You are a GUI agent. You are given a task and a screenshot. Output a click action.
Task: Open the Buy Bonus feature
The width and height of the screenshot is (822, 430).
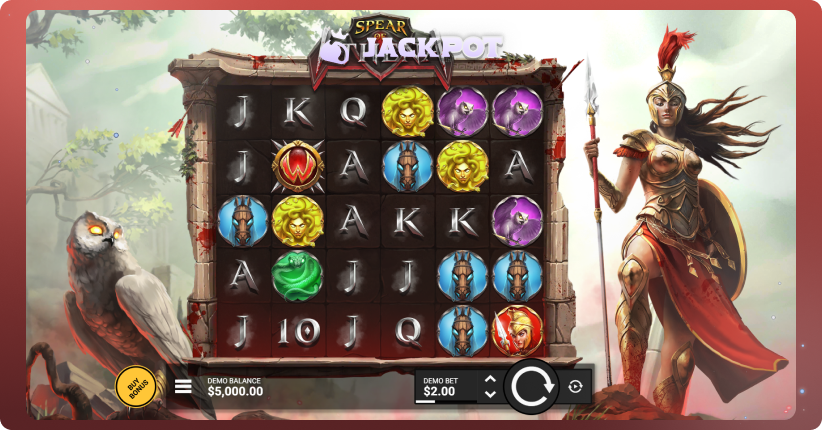[136, 386]
